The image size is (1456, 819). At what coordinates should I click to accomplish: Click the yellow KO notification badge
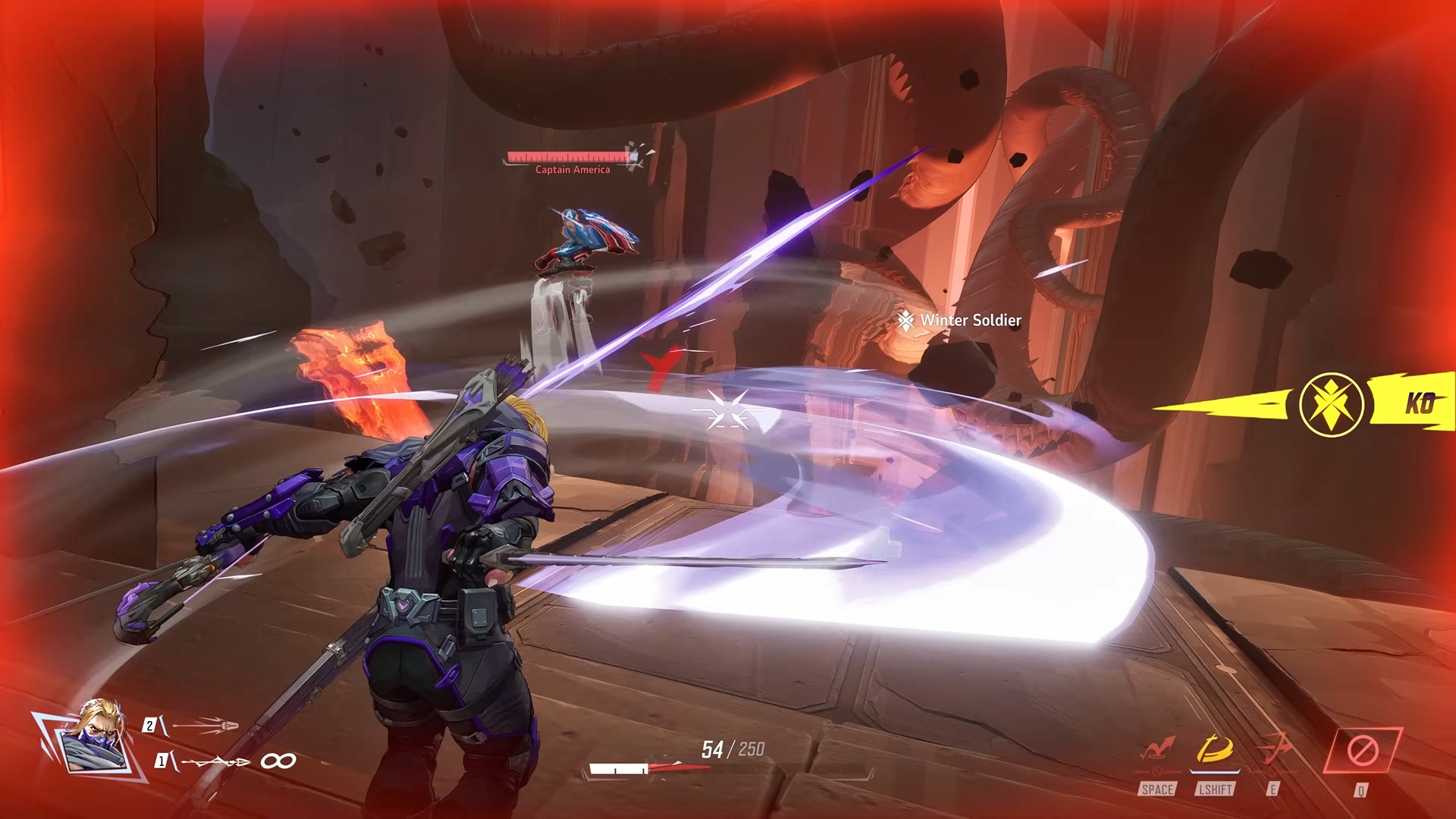tap(1332, 403)
